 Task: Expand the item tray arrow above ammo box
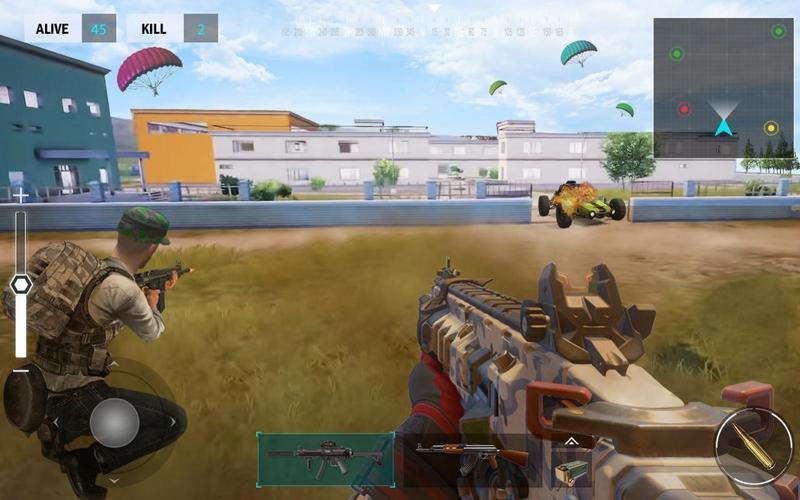570,439
